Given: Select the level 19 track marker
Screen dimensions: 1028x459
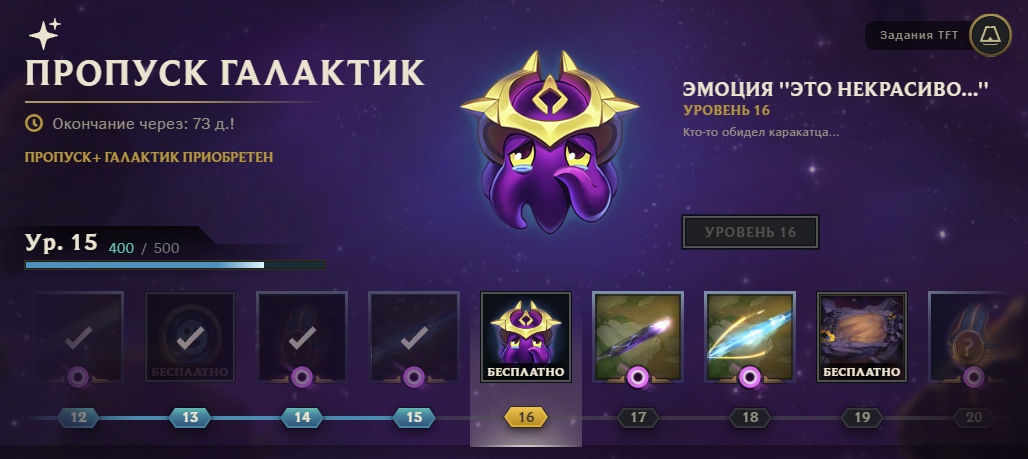Looking at the screenshot, I should (x=862, y=417).
